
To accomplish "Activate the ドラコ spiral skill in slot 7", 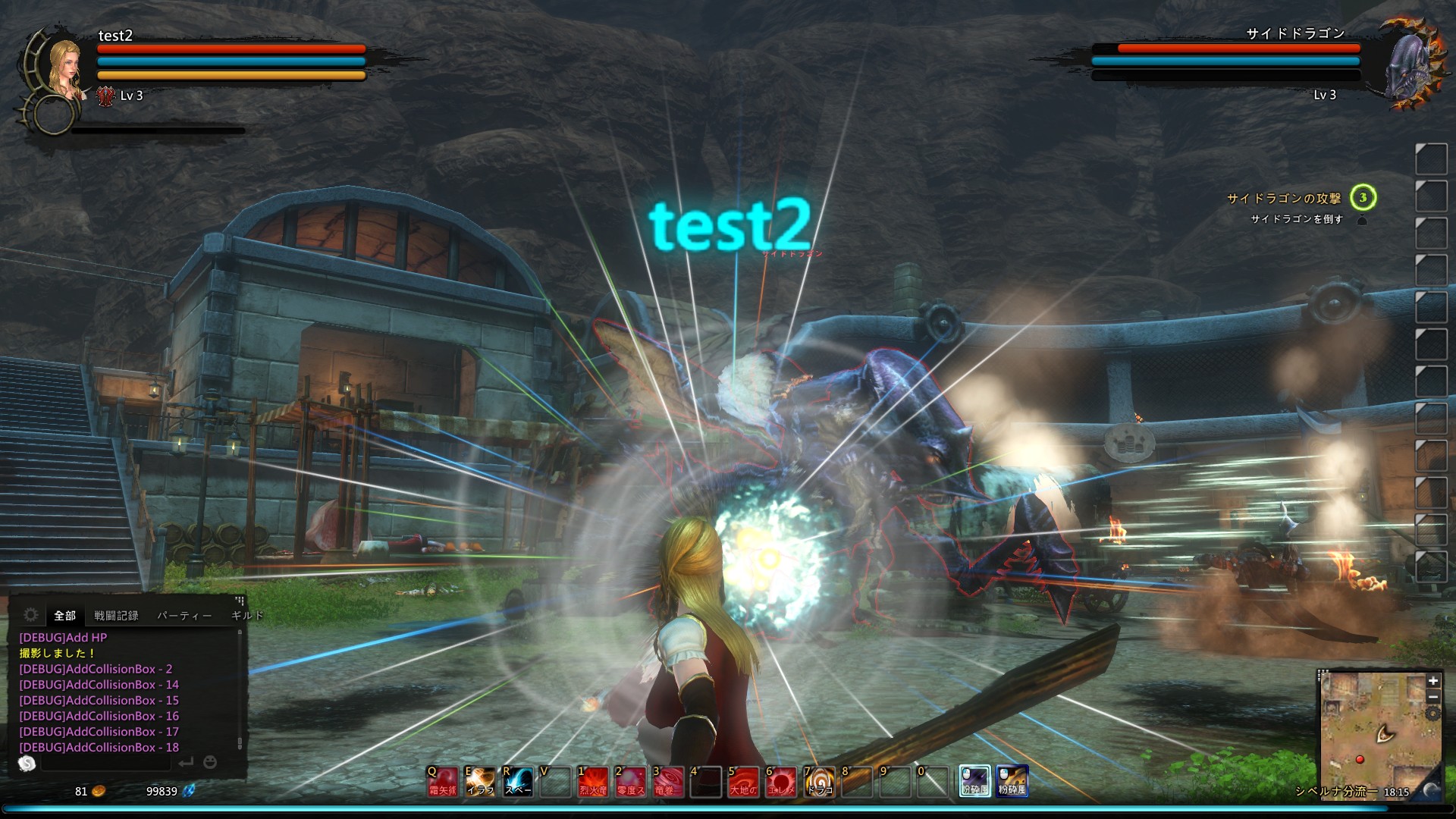I will [x=818, y=781].
